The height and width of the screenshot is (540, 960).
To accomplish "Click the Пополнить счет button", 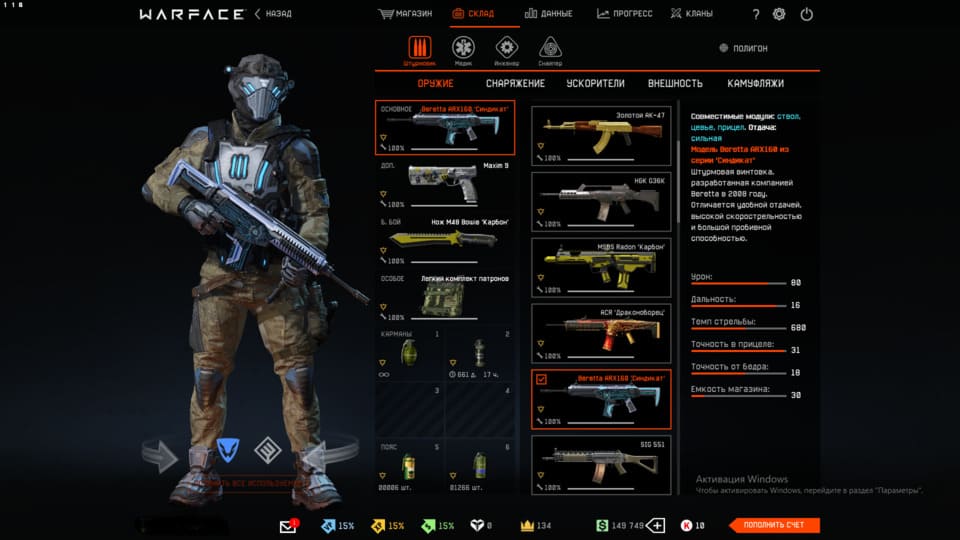I will [x=774, y=525].
